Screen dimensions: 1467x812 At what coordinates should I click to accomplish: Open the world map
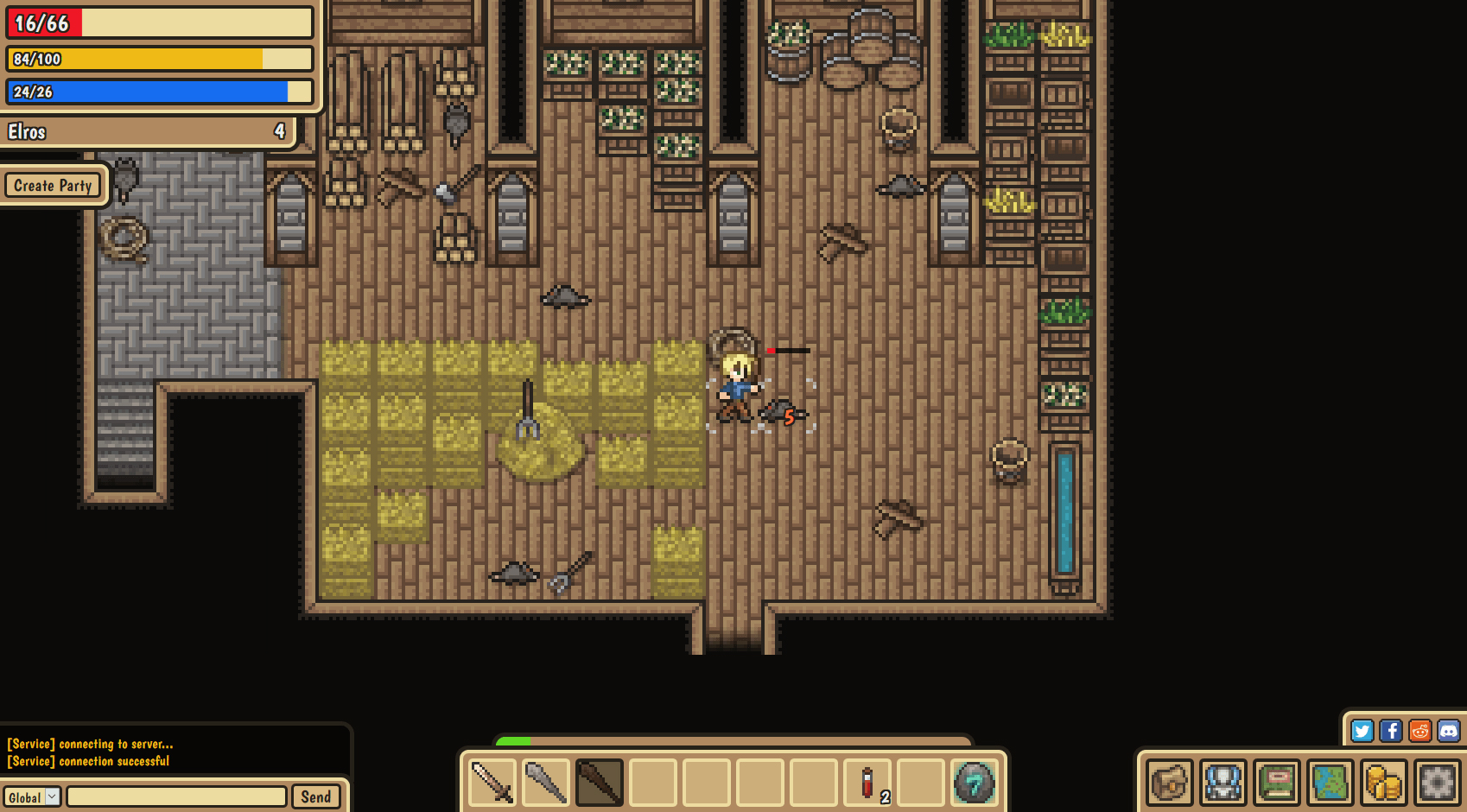coord(1330,783)
